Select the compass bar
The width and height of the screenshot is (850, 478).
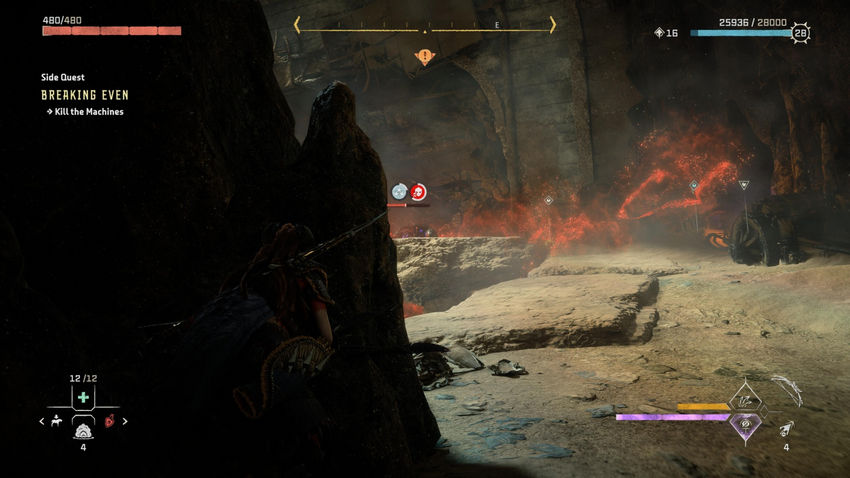click(425, 25)
